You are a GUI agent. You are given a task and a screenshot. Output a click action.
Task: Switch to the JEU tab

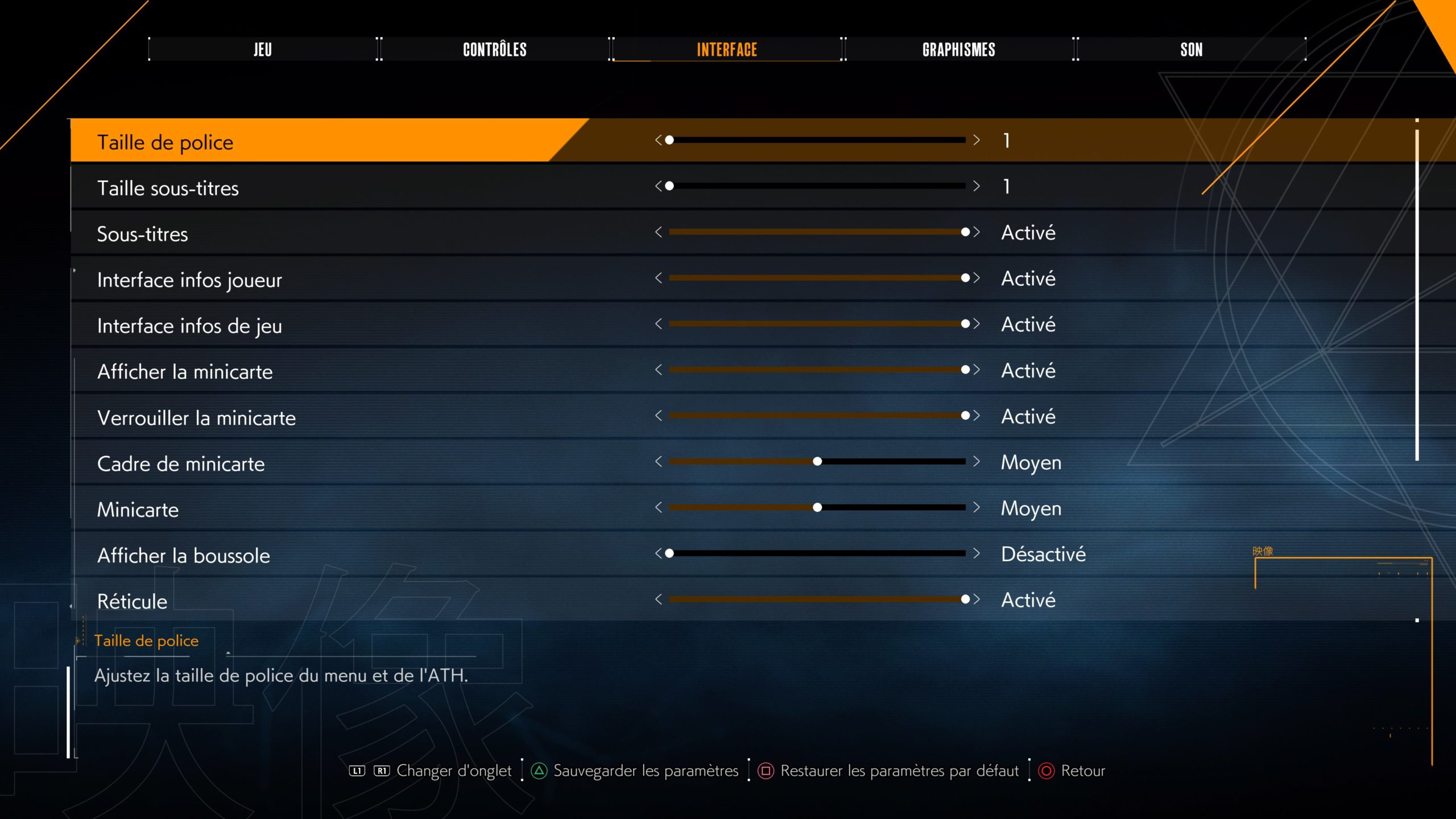point(263,49)
